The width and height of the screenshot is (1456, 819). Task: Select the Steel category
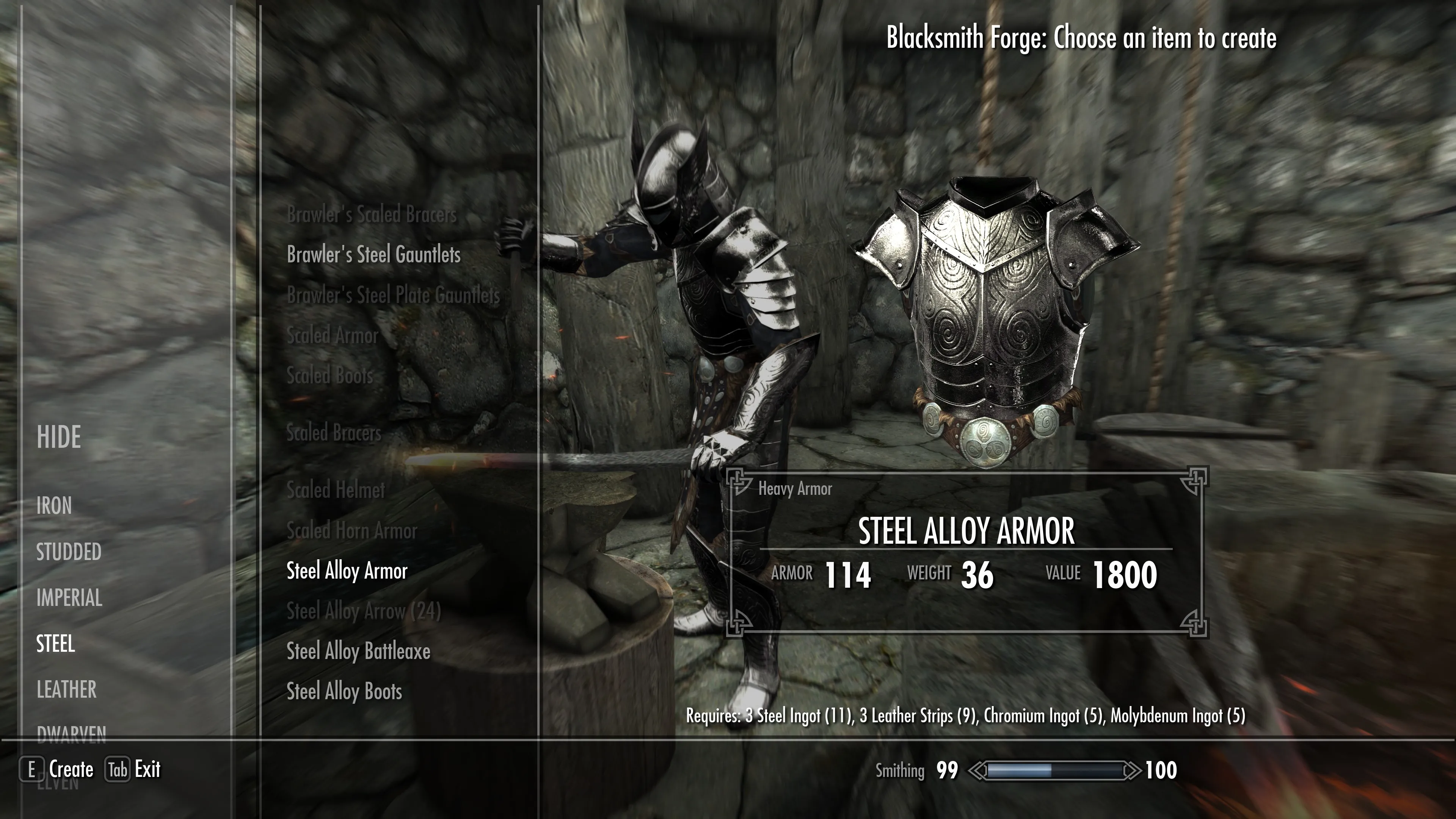(x=55, y=644)
